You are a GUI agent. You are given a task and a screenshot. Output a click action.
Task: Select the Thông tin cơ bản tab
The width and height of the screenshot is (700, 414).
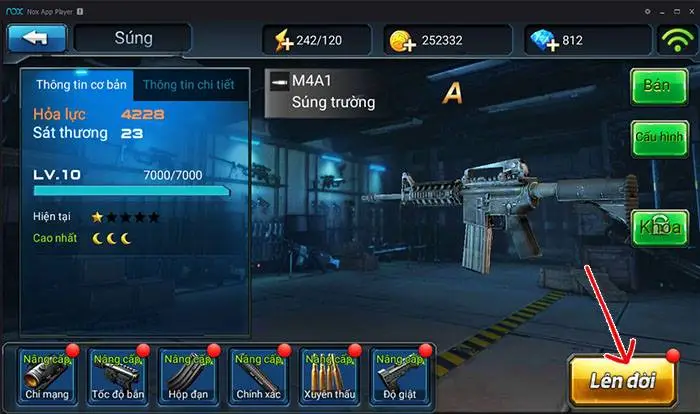pyautogui.click(x=82, y=85)
